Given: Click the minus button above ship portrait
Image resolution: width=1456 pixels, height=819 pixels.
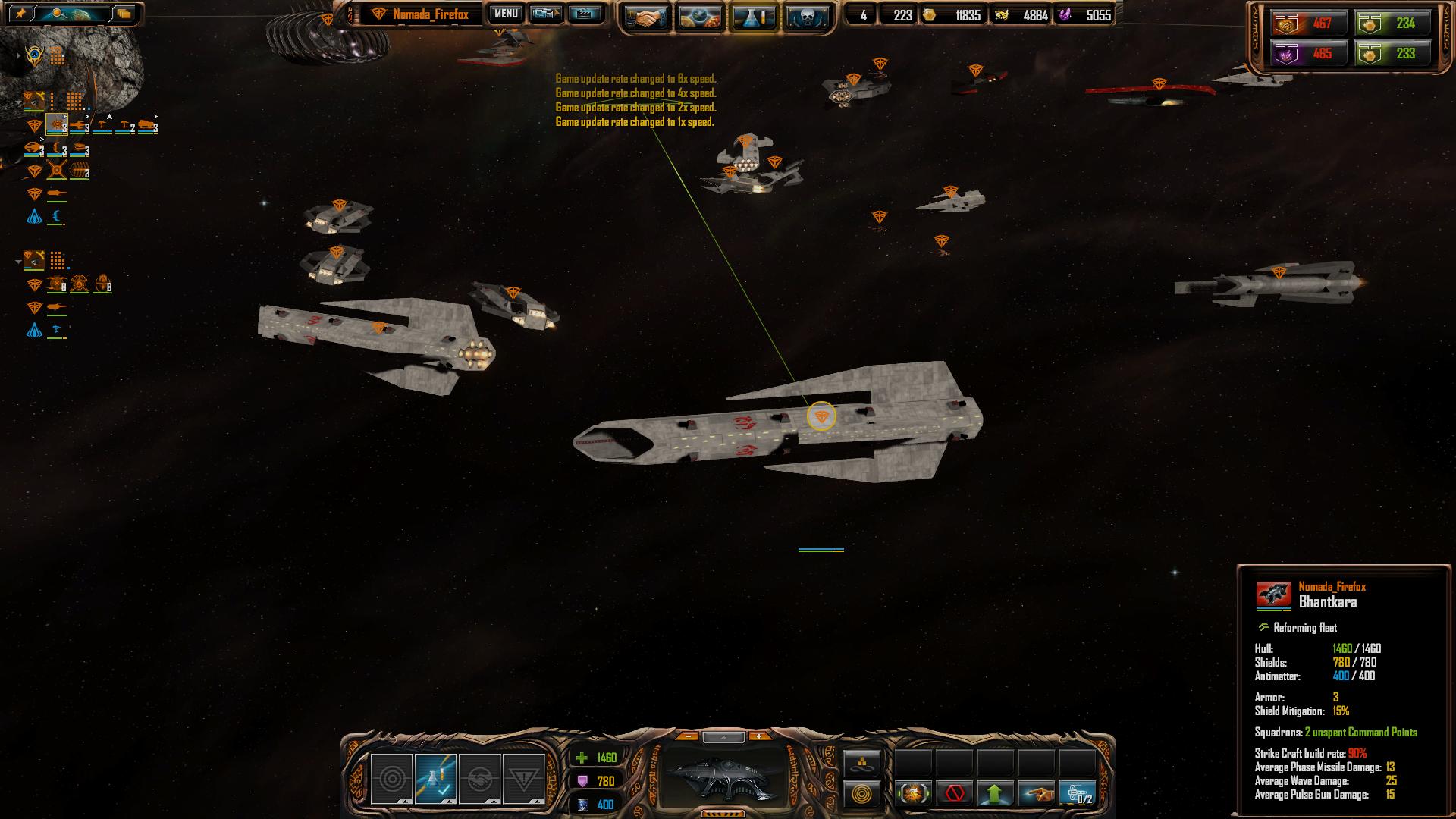Looking at the screenshot, I should coord(688,736).
